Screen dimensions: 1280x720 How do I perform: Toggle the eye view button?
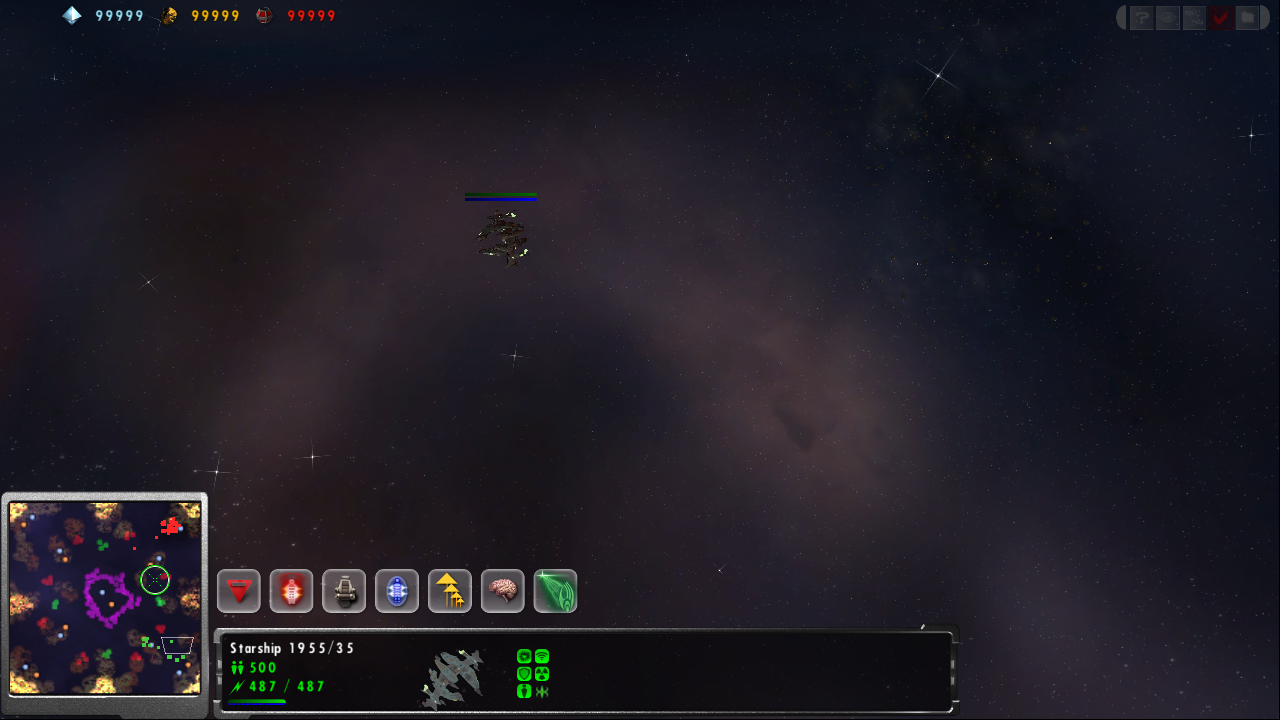click(1167, 17)
